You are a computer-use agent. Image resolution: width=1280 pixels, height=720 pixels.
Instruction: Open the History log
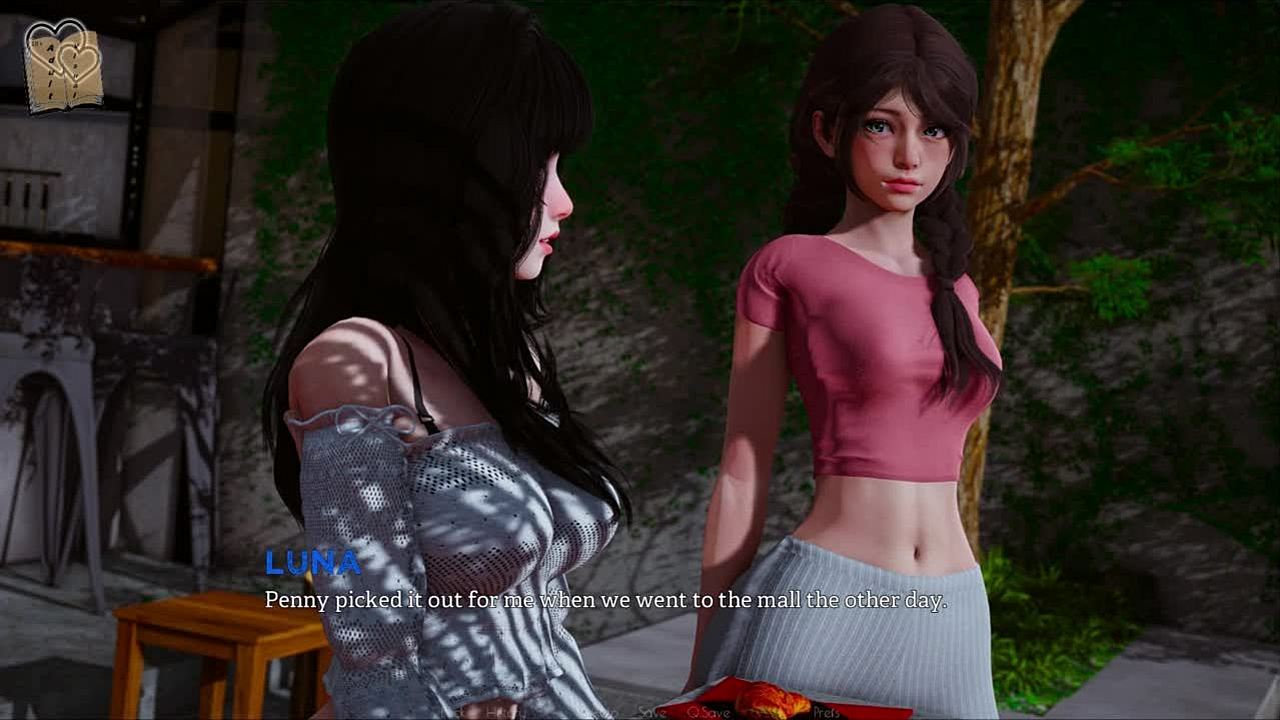(506, 712)
